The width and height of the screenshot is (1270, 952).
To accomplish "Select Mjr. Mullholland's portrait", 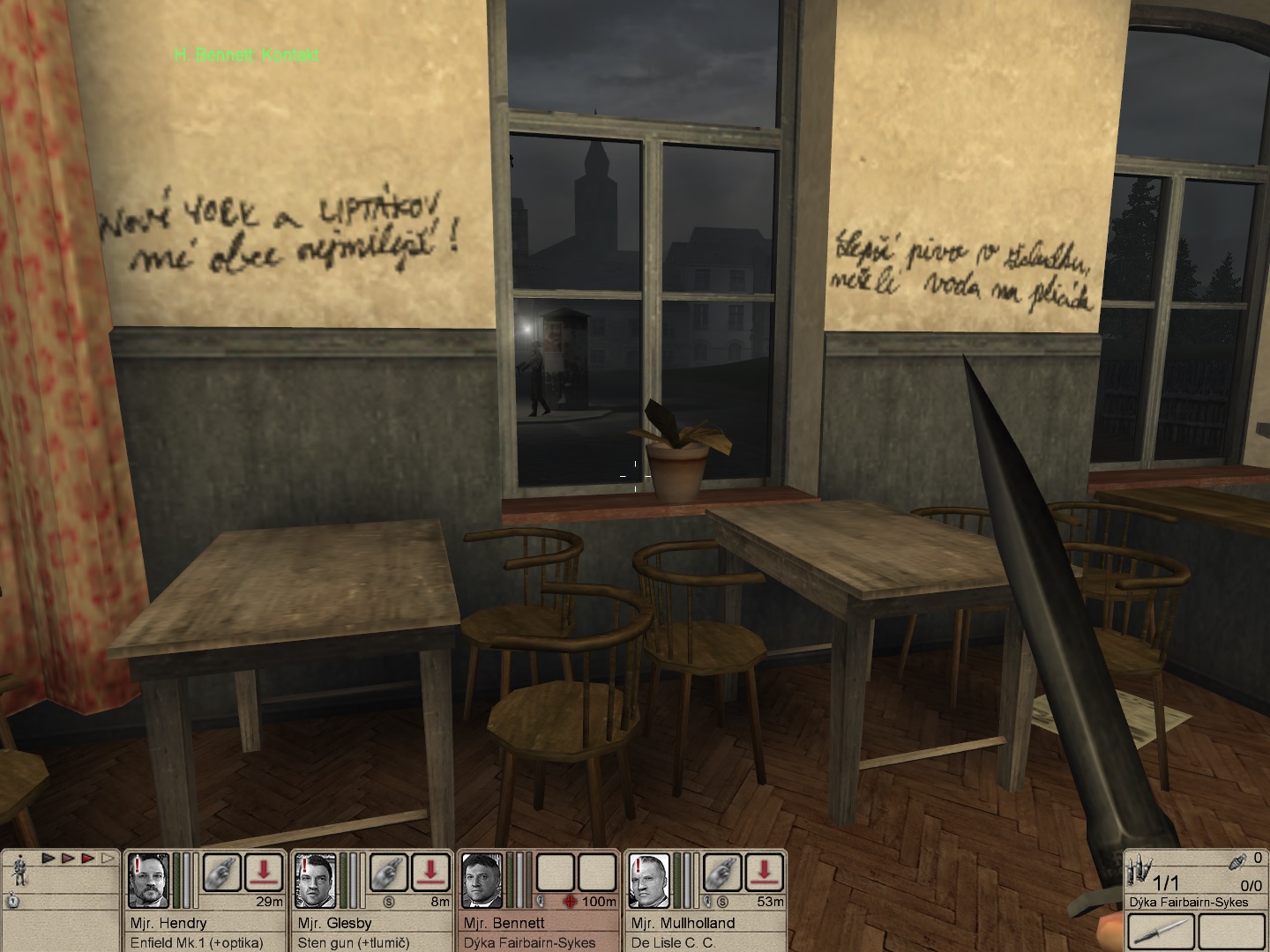I will pos(649,880).
